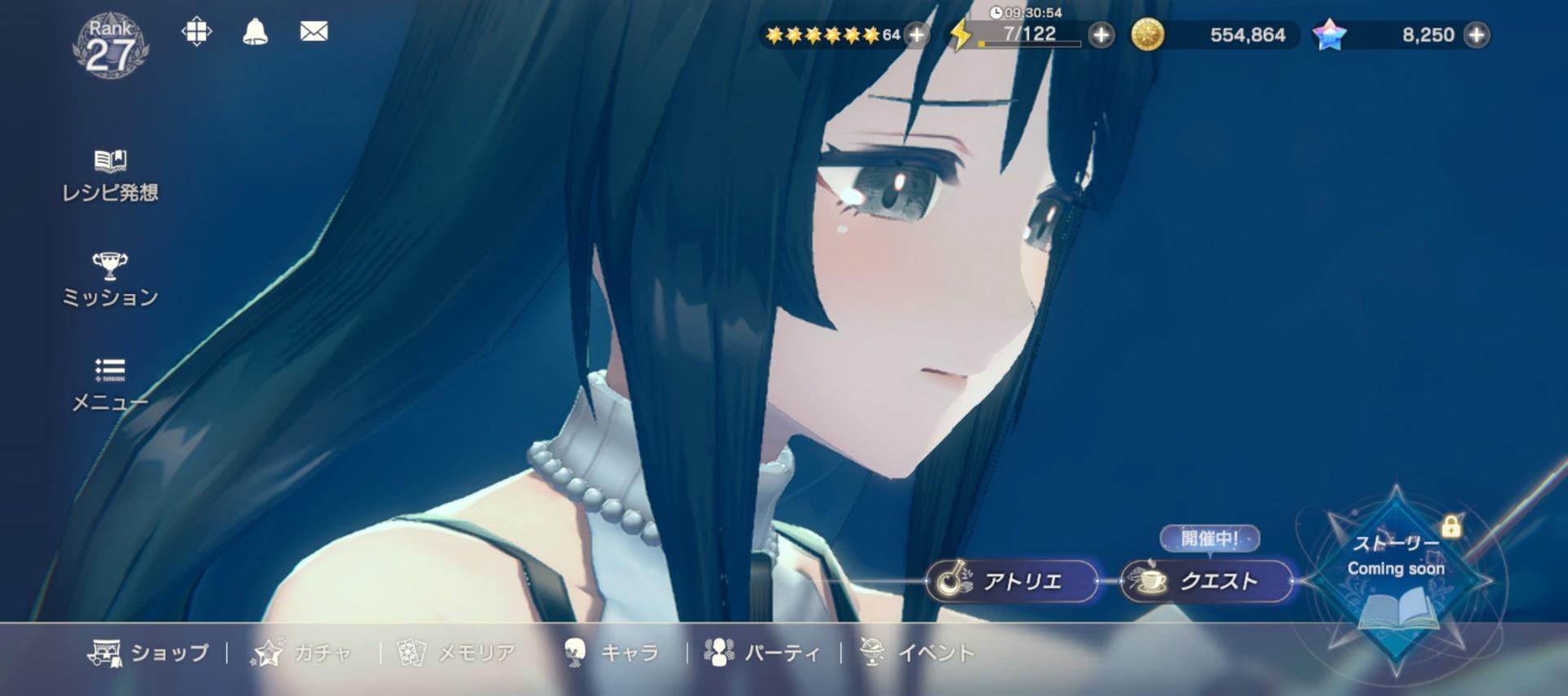Screen dimensions: 1568x696
Task: Open the mail envelope inbox
Action: pos(314,32)
